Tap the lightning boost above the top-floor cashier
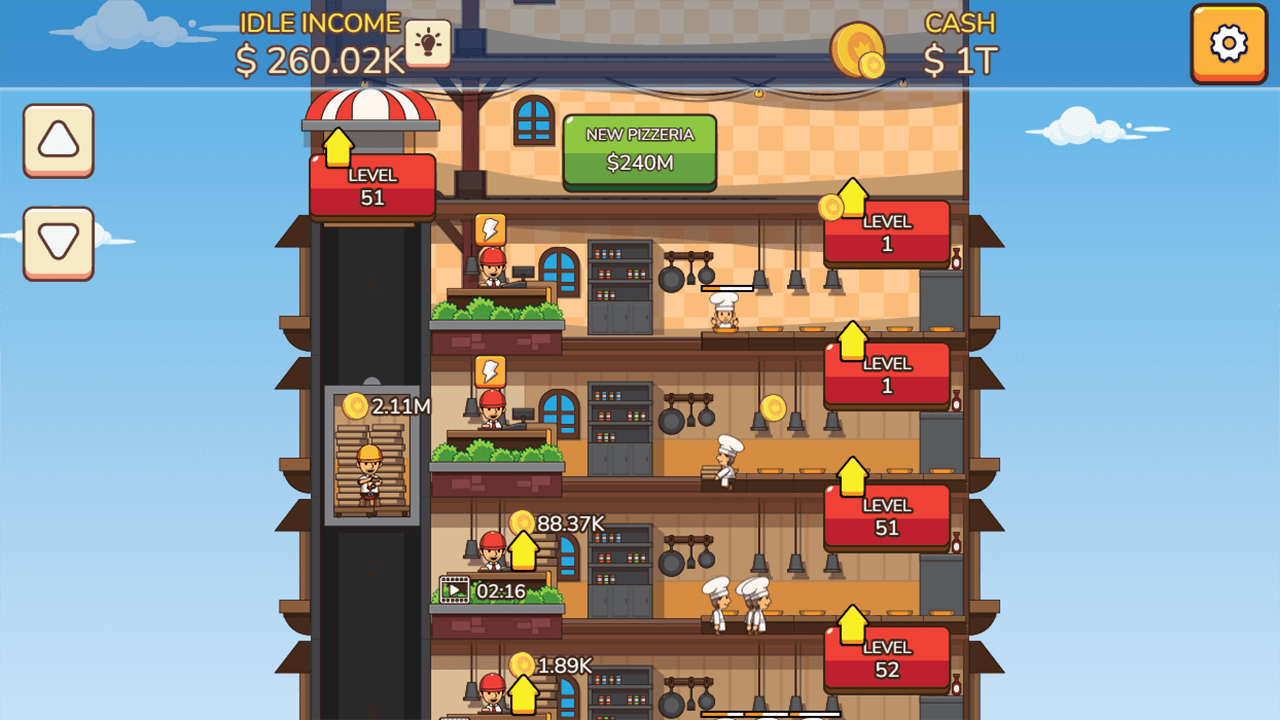The width and height of the screenshot is (1280, 720). [x=489, y=230]
